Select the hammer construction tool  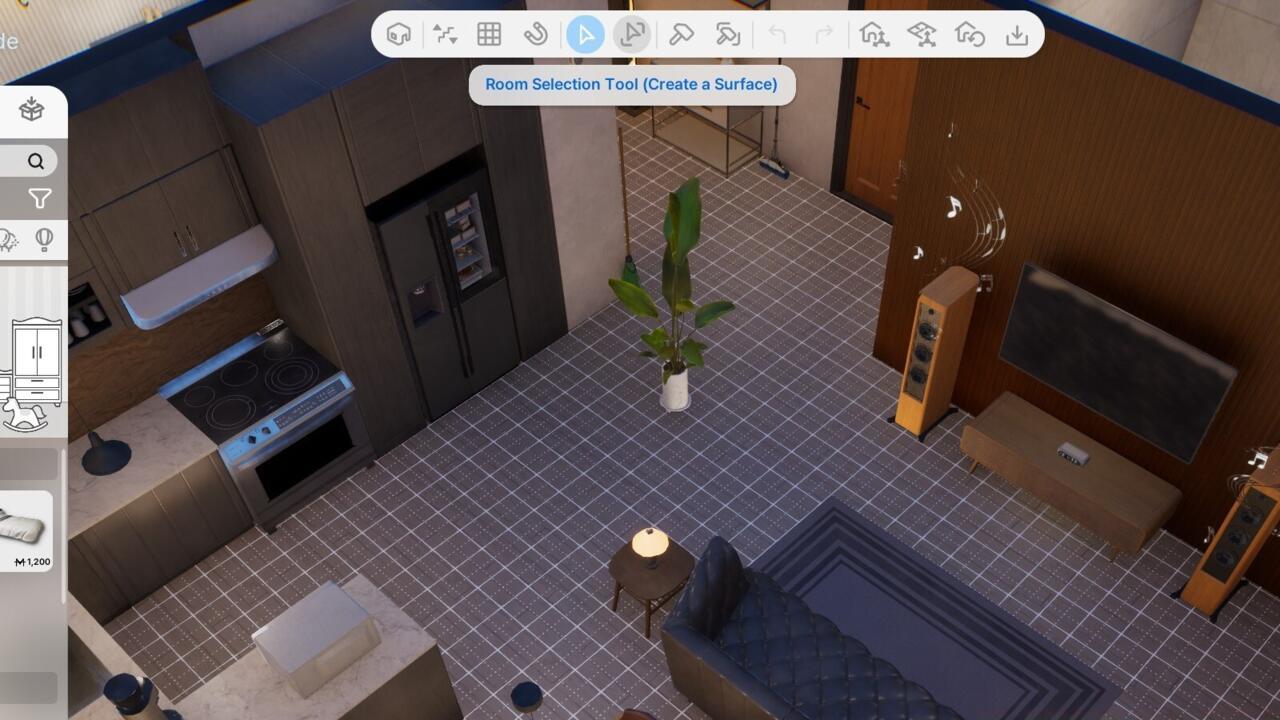pos(682,35)
